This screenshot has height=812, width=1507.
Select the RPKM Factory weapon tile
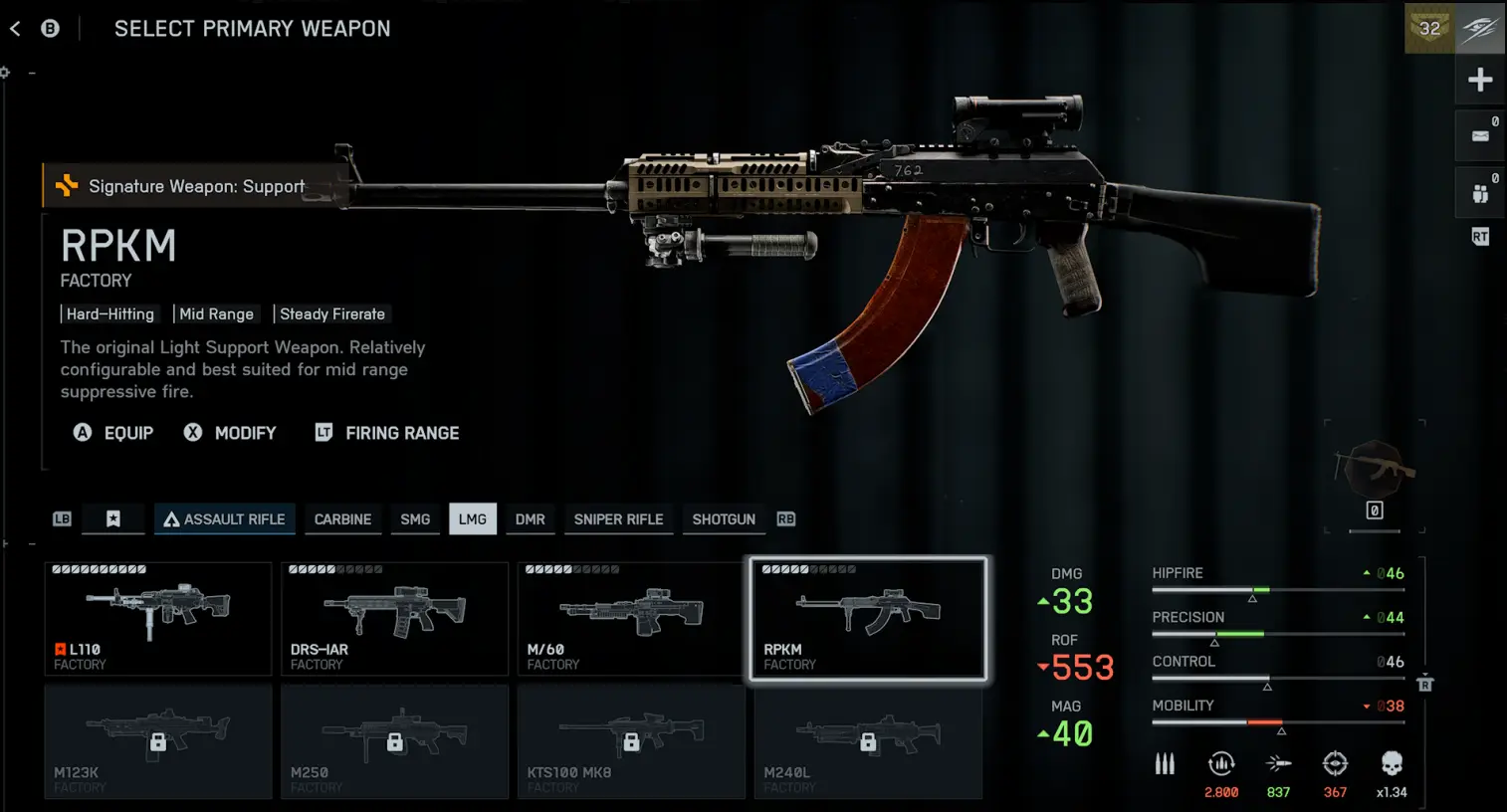click(868, 618)
